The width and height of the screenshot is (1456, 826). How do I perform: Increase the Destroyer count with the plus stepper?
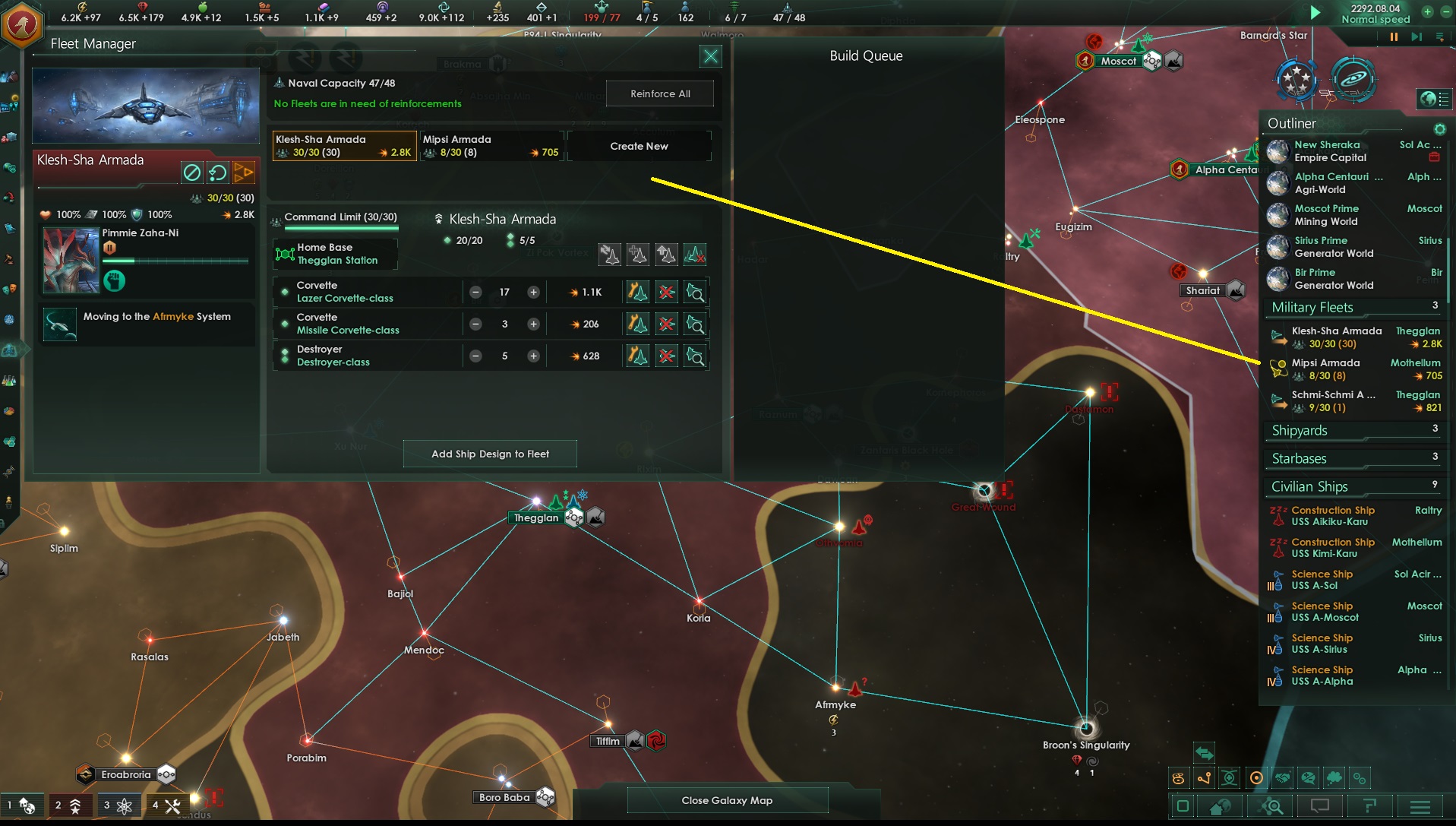pyautogui.click(x=534, y=356)
